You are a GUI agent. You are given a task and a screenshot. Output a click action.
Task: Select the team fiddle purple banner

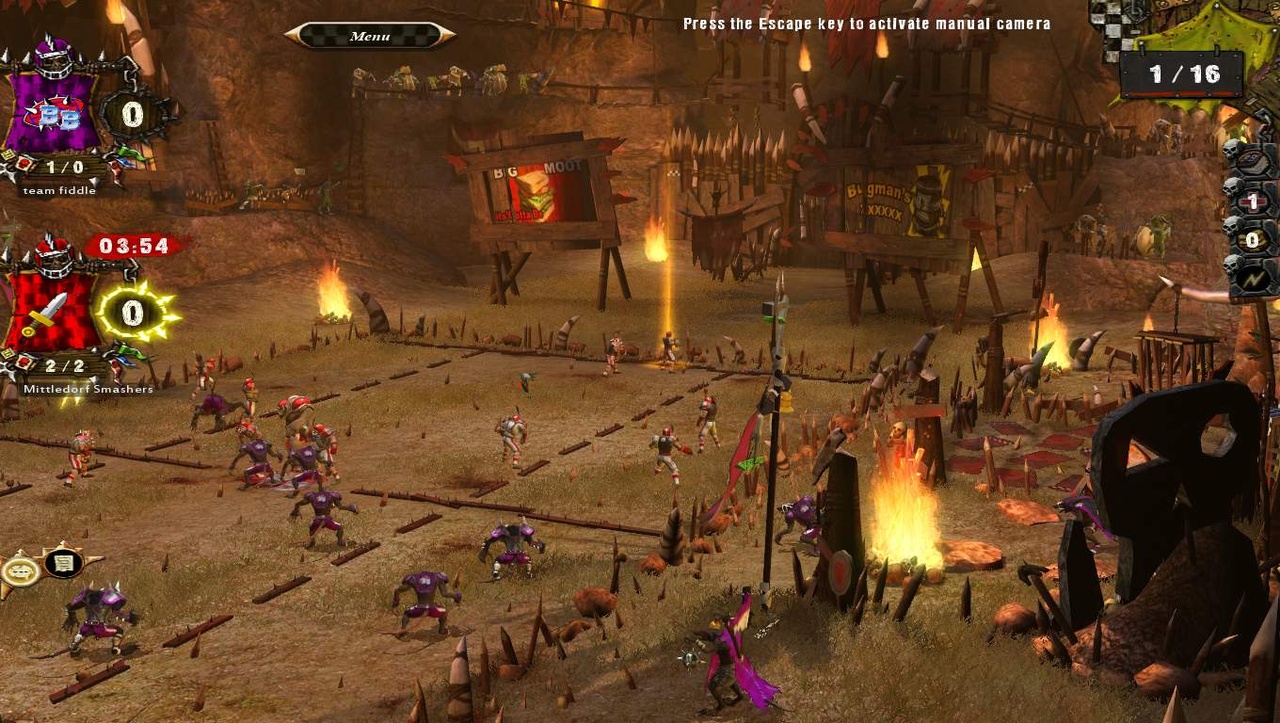pyautogui.click(x=55, y=110)
